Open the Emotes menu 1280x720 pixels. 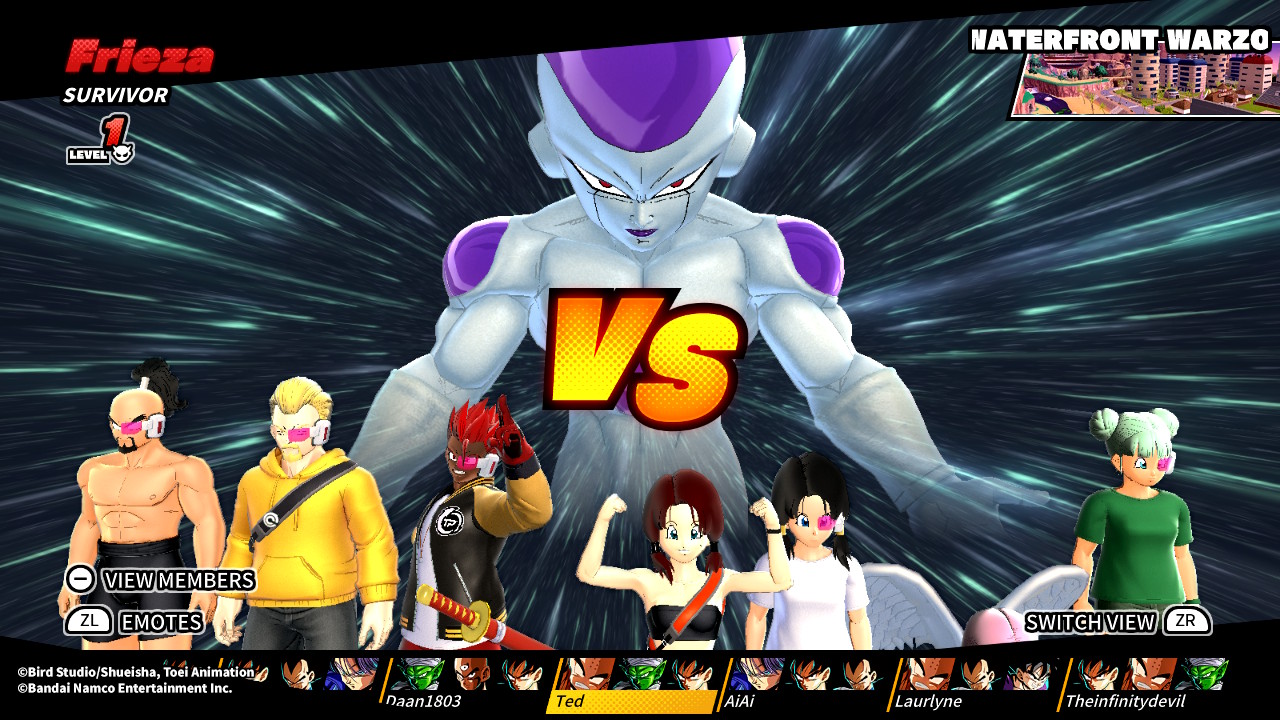click(135, 622)
